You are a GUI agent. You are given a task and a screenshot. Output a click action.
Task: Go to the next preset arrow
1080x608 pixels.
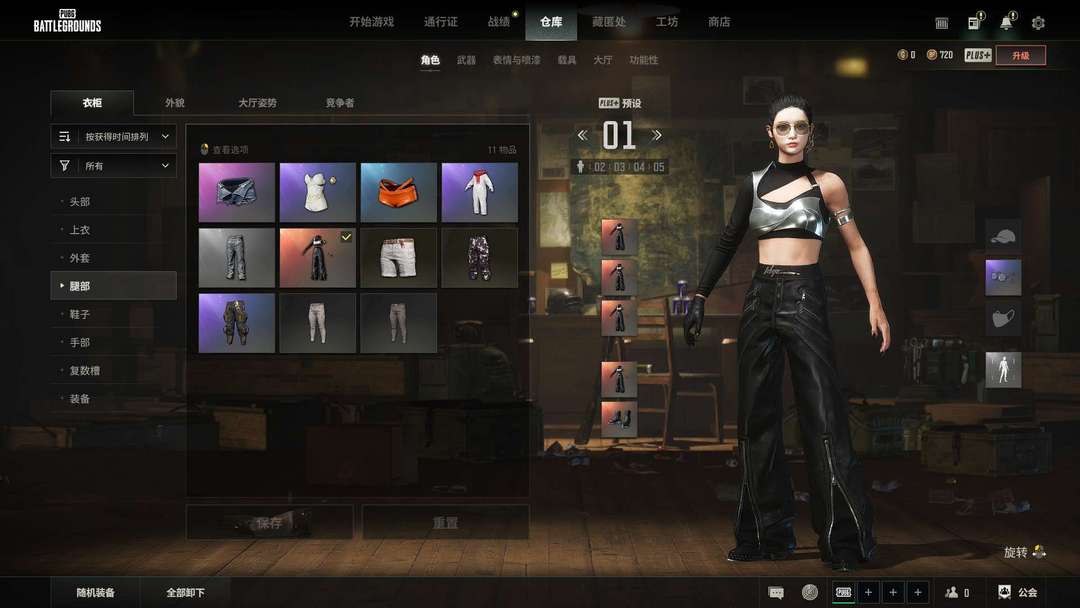click(x=657, y=135)
